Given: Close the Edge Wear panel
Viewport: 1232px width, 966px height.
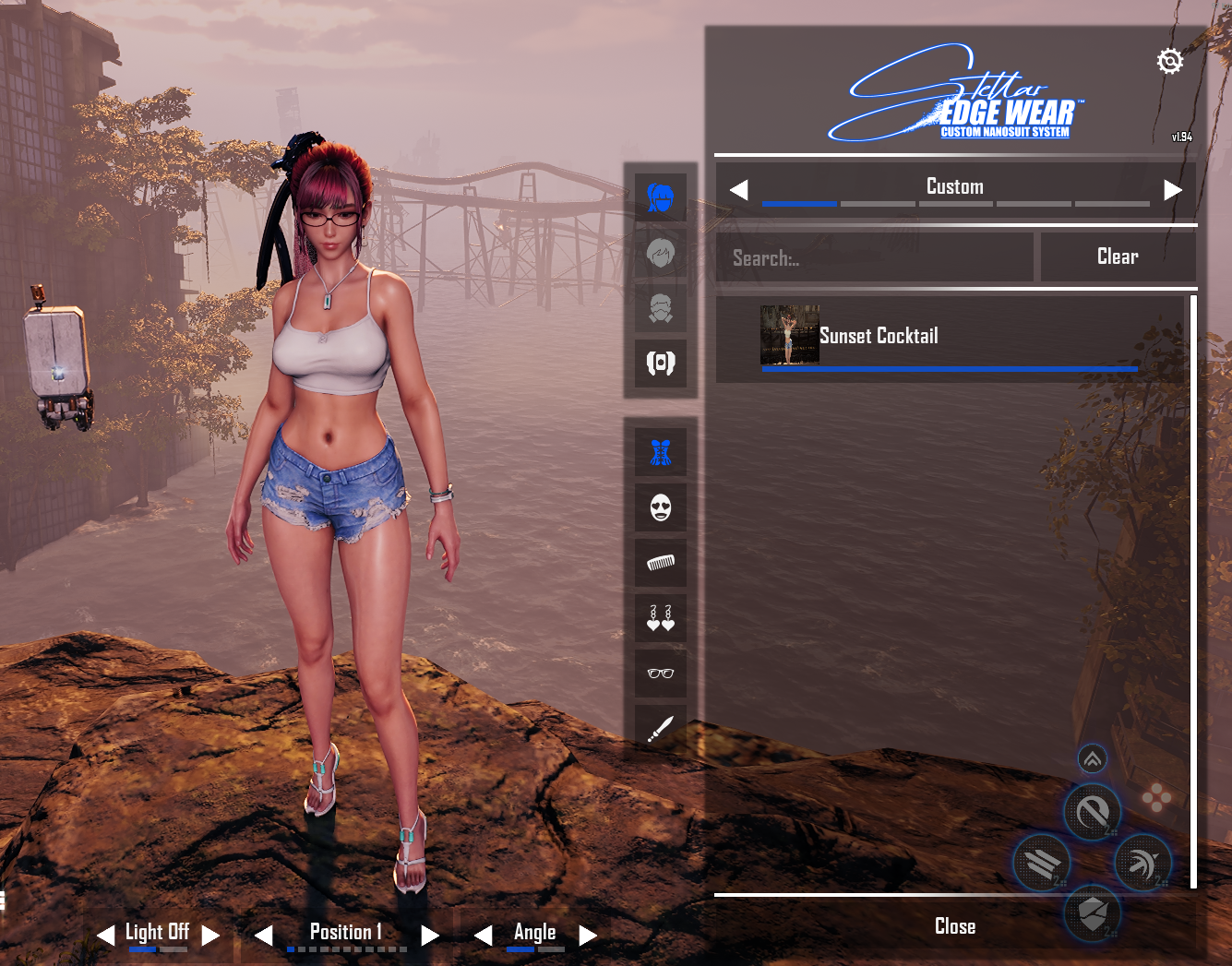Looking at the screenshot, I should (x=954, y=926).
